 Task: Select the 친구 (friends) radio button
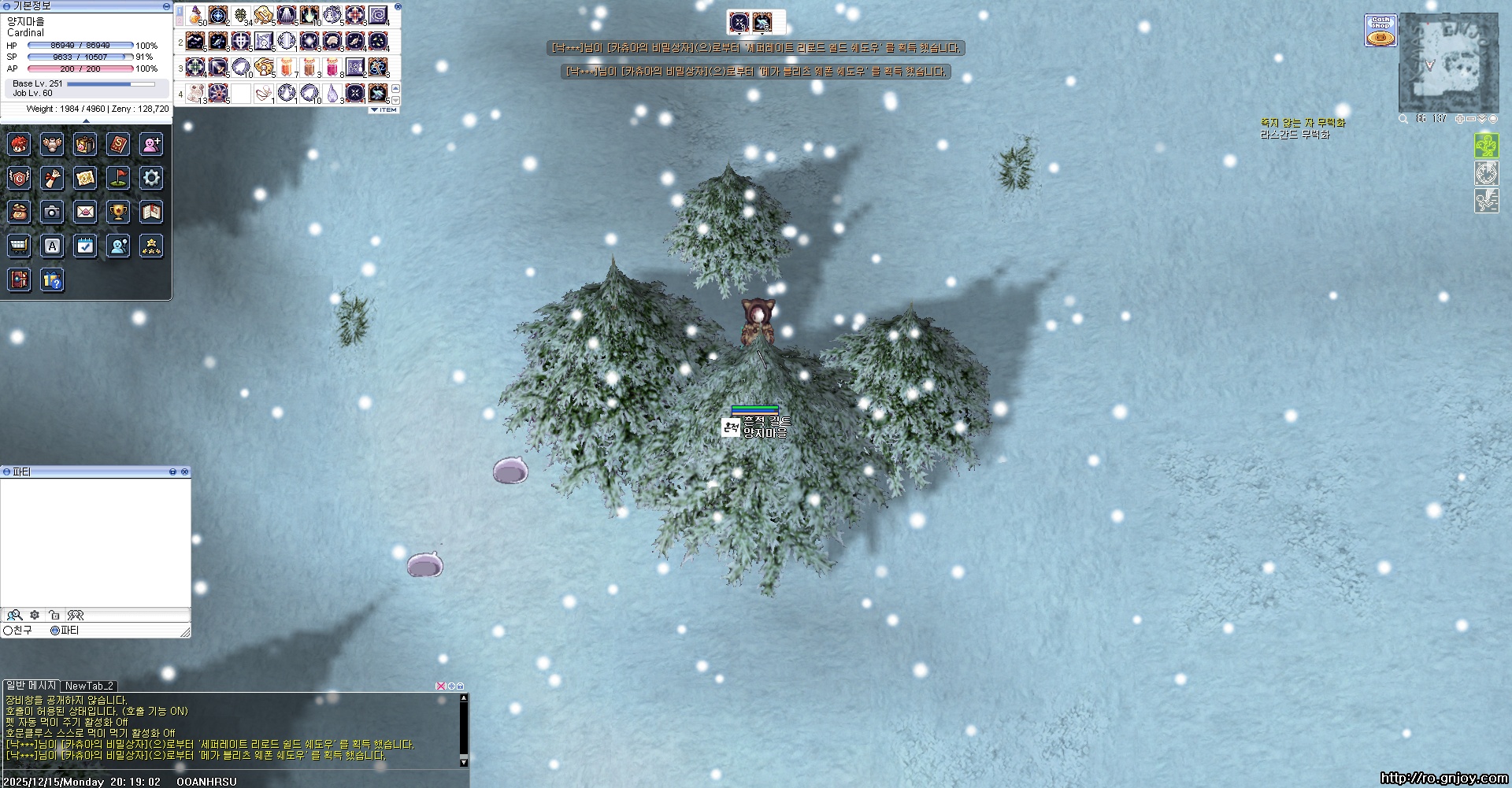9,631
